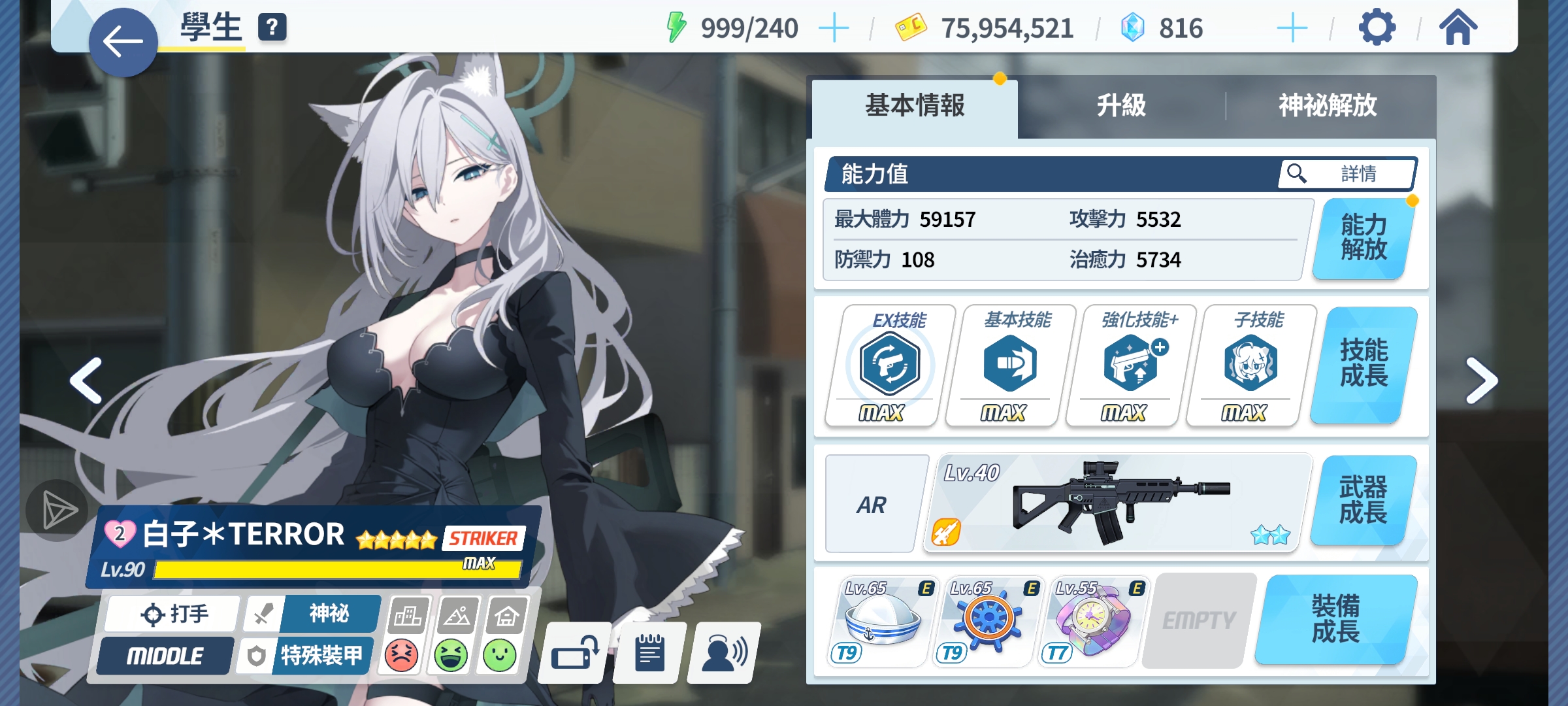The width and height of the screenshot is (1568, 706).
Task: Open the settings gear icon
Action: coord(1377,27)
